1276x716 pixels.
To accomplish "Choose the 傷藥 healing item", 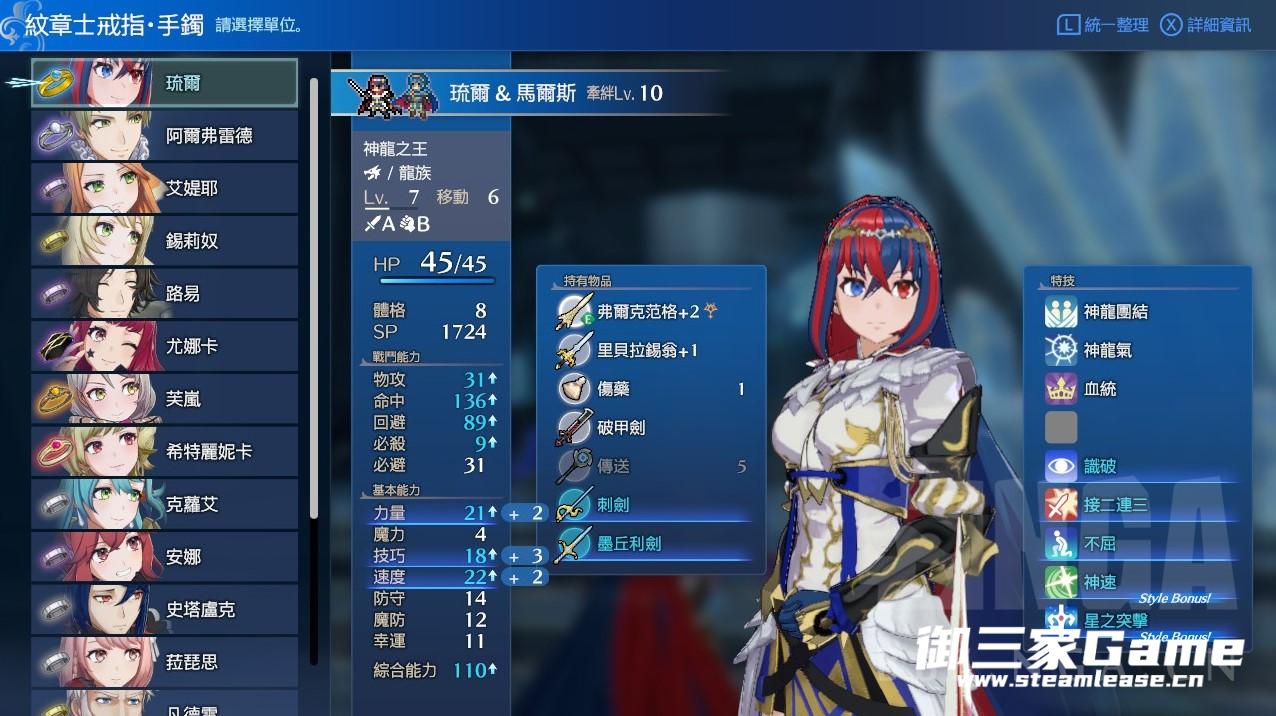I will [650, 389].
